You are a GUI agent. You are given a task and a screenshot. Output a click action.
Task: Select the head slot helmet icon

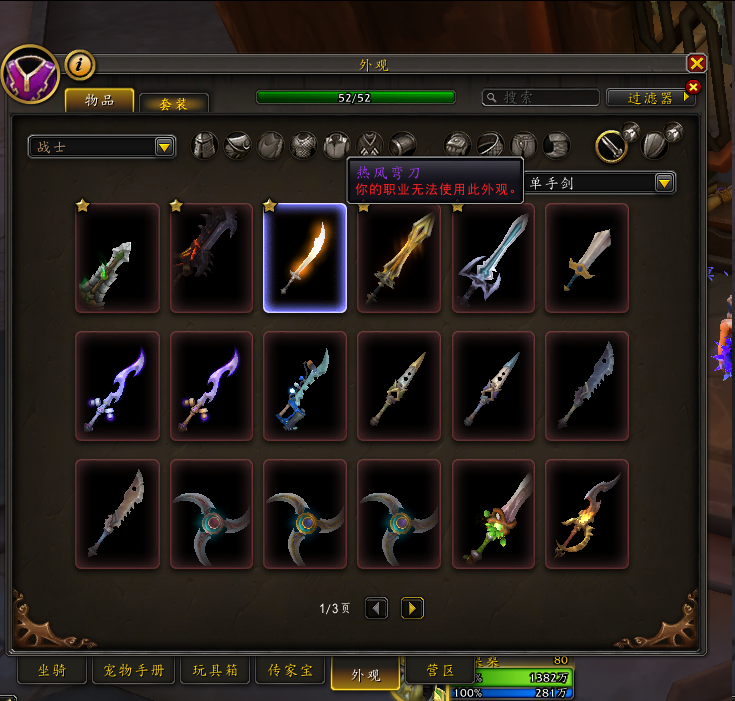click(204, 146)
